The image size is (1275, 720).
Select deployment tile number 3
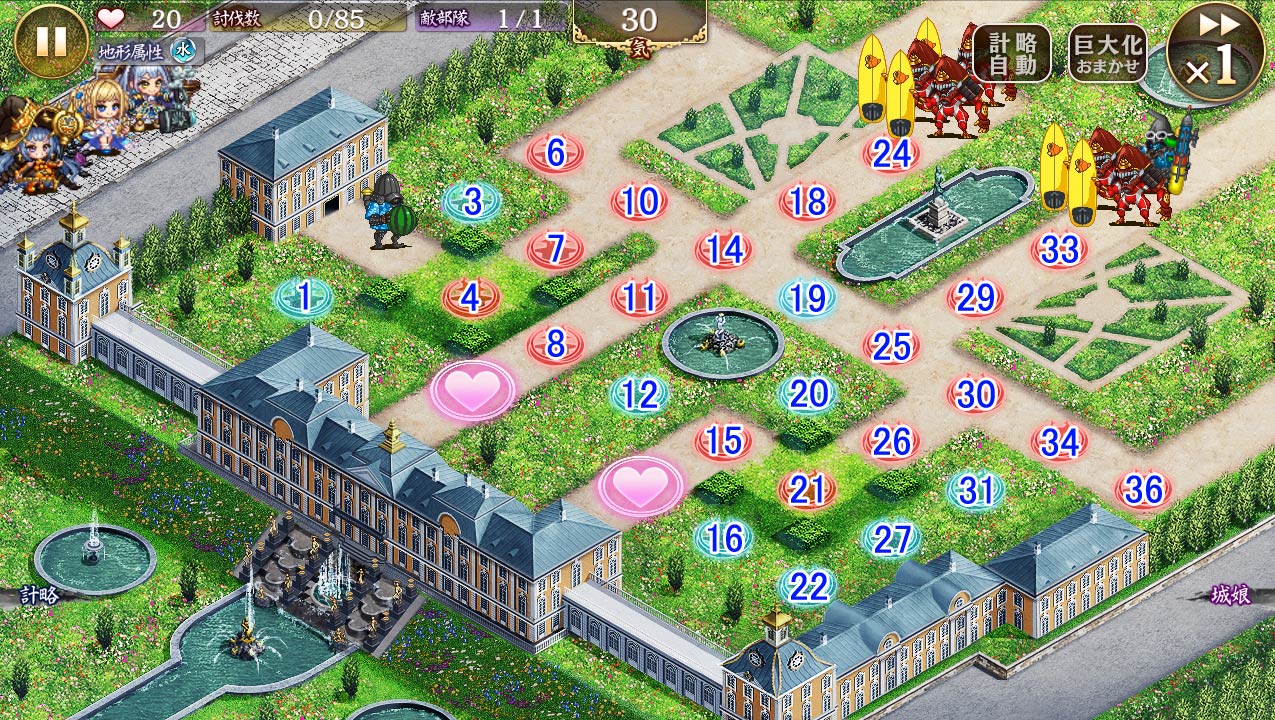coord(472,201)
